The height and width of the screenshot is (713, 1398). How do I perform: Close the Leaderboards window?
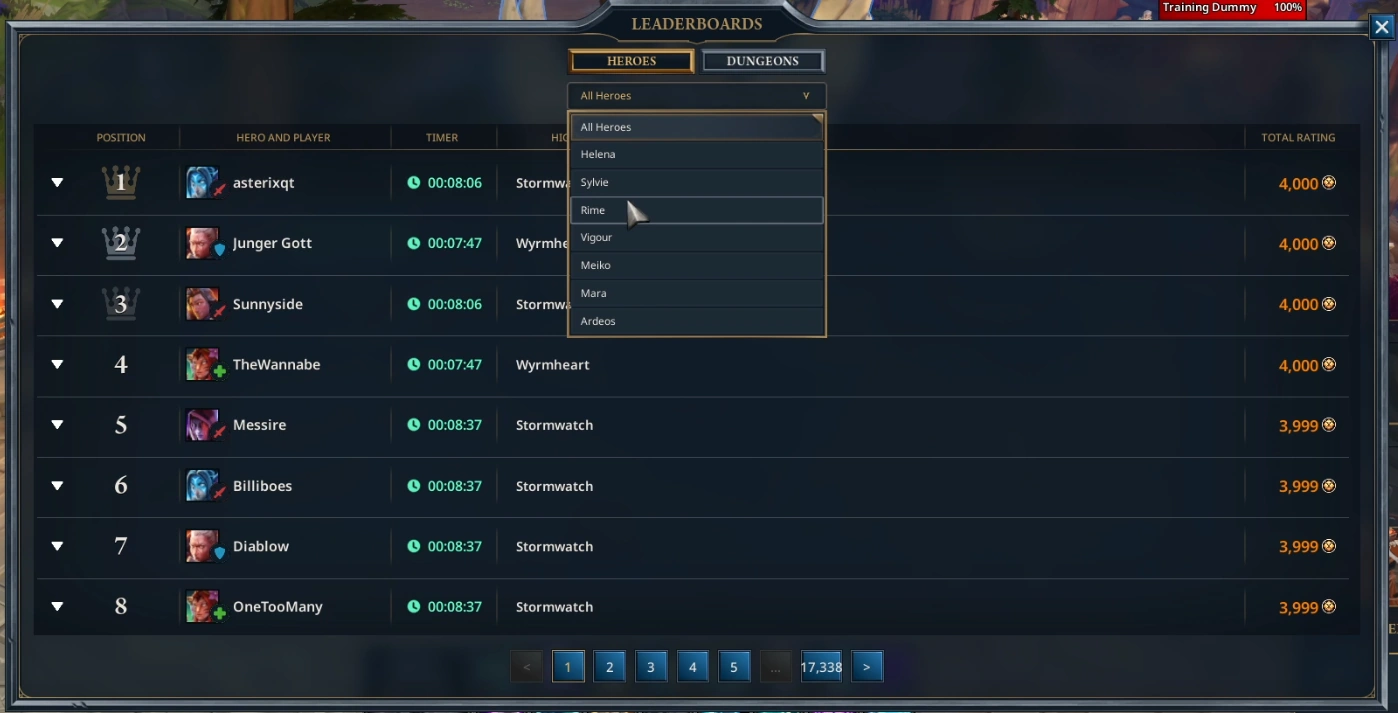tap(1381, 27)
